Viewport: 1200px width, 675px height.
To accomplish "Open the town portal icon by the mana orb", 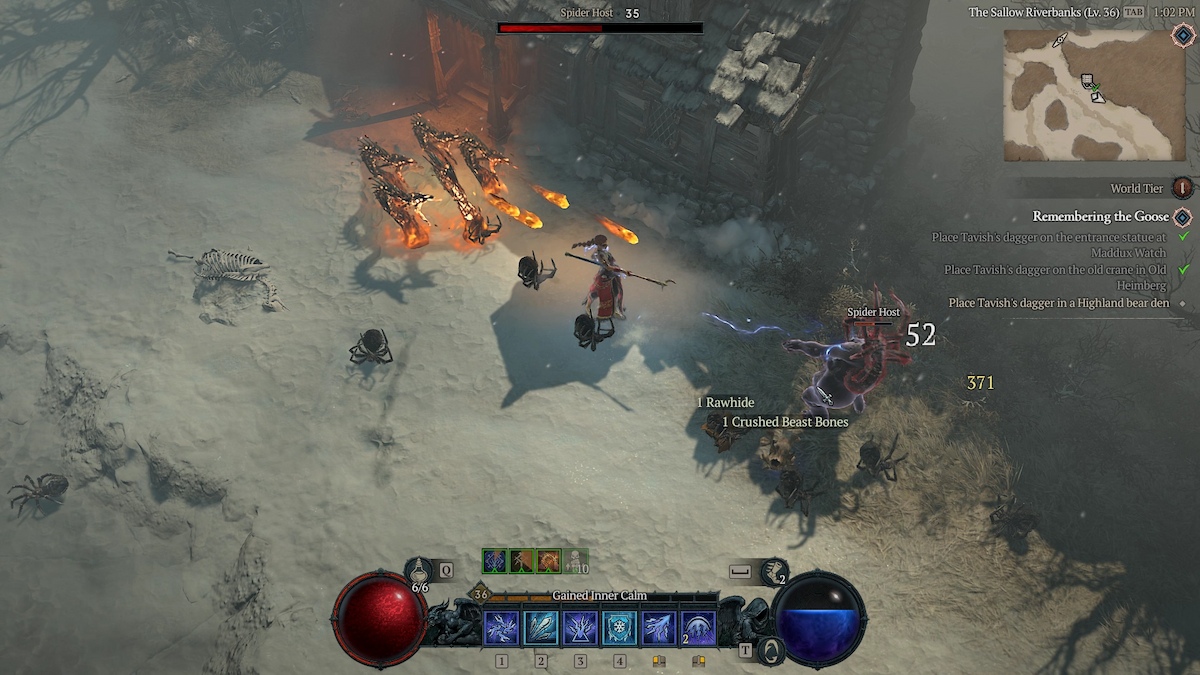I will [x=769, y=652].
